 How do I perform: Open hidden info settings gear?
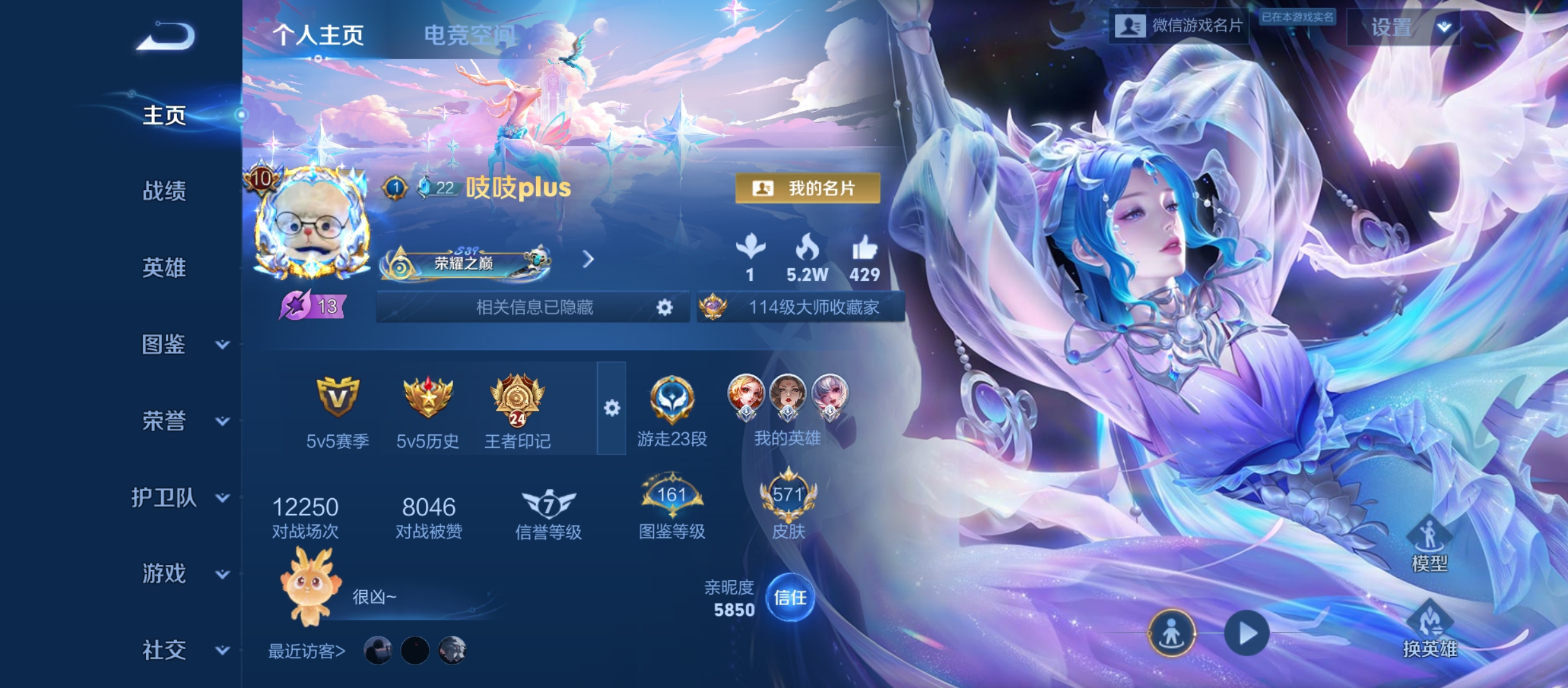point(665,308)
